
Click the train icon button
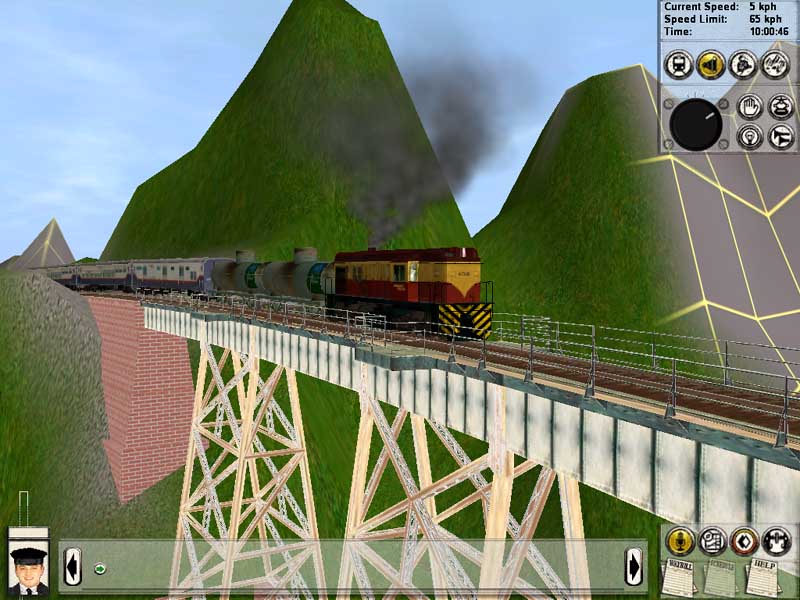(x=679, y=64)
